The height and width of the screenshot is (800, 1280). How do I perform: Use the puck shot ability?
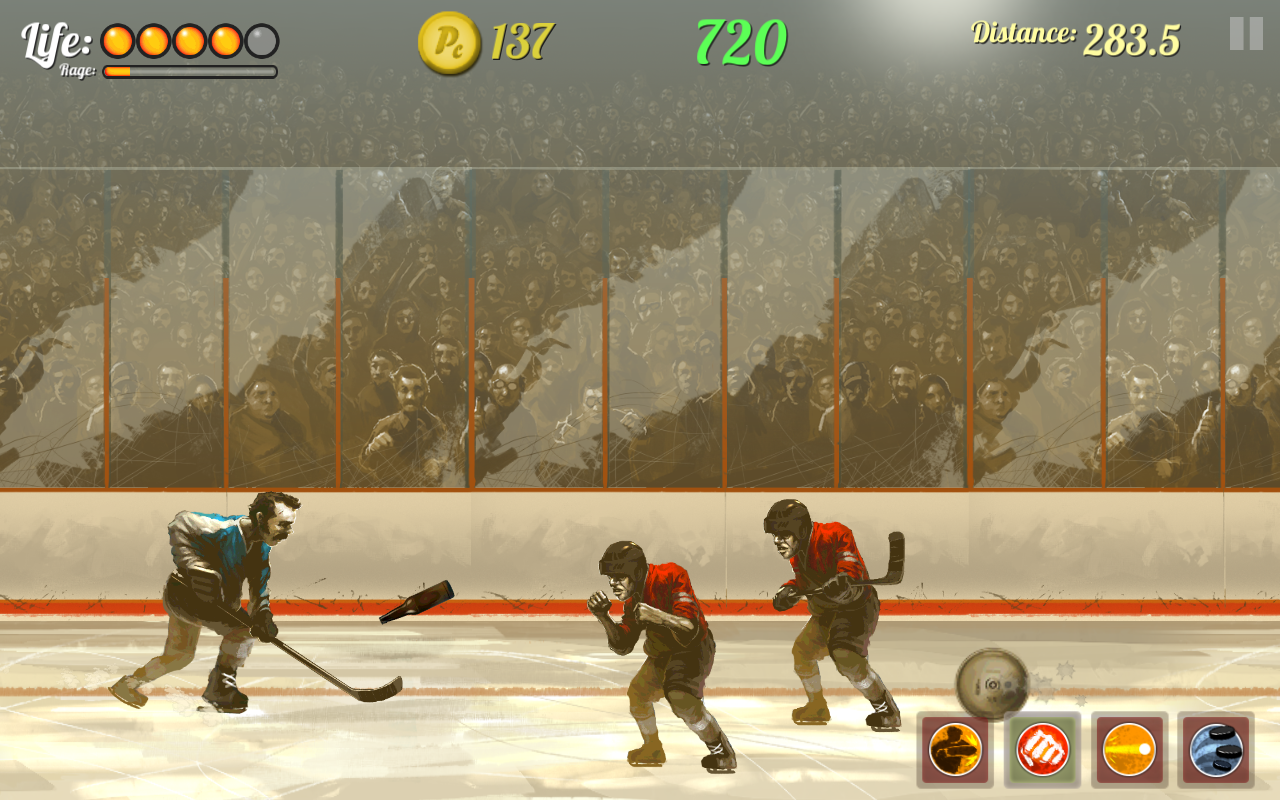1129,746
